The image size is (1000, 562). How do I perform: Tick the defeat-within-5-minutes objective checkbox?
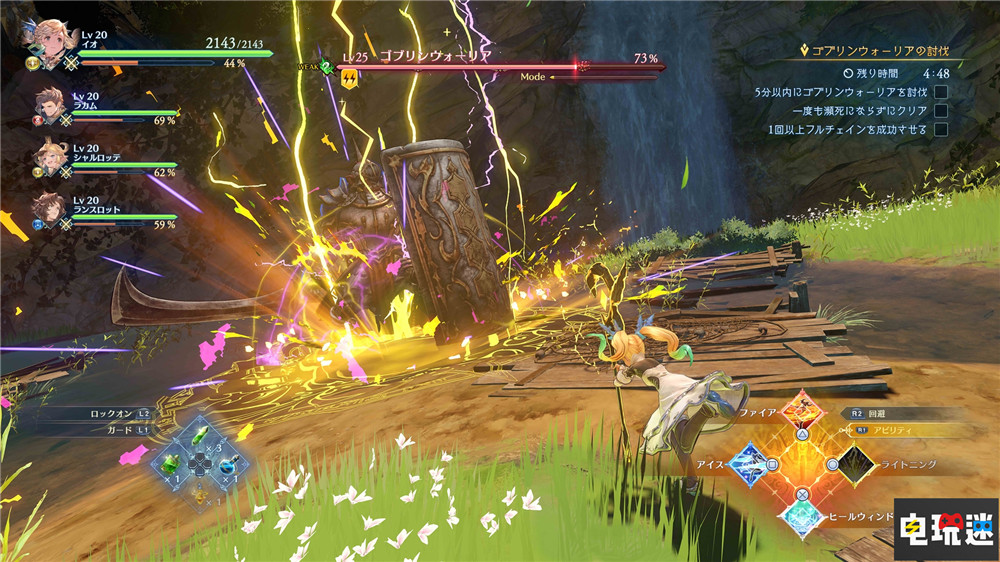(940, 92)
